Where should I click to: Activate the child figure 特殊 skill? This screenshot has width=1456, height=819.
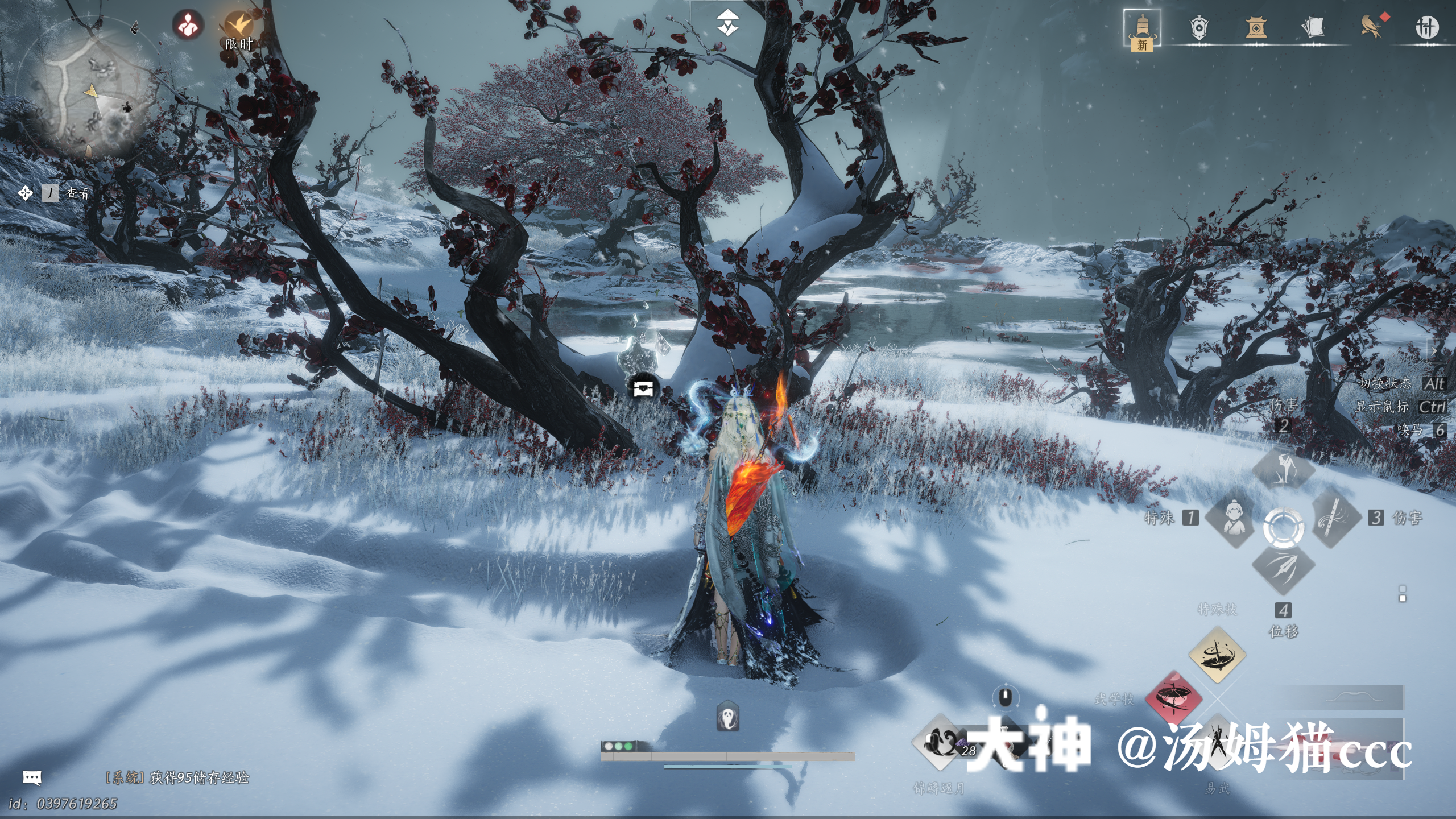point(1232,518)
